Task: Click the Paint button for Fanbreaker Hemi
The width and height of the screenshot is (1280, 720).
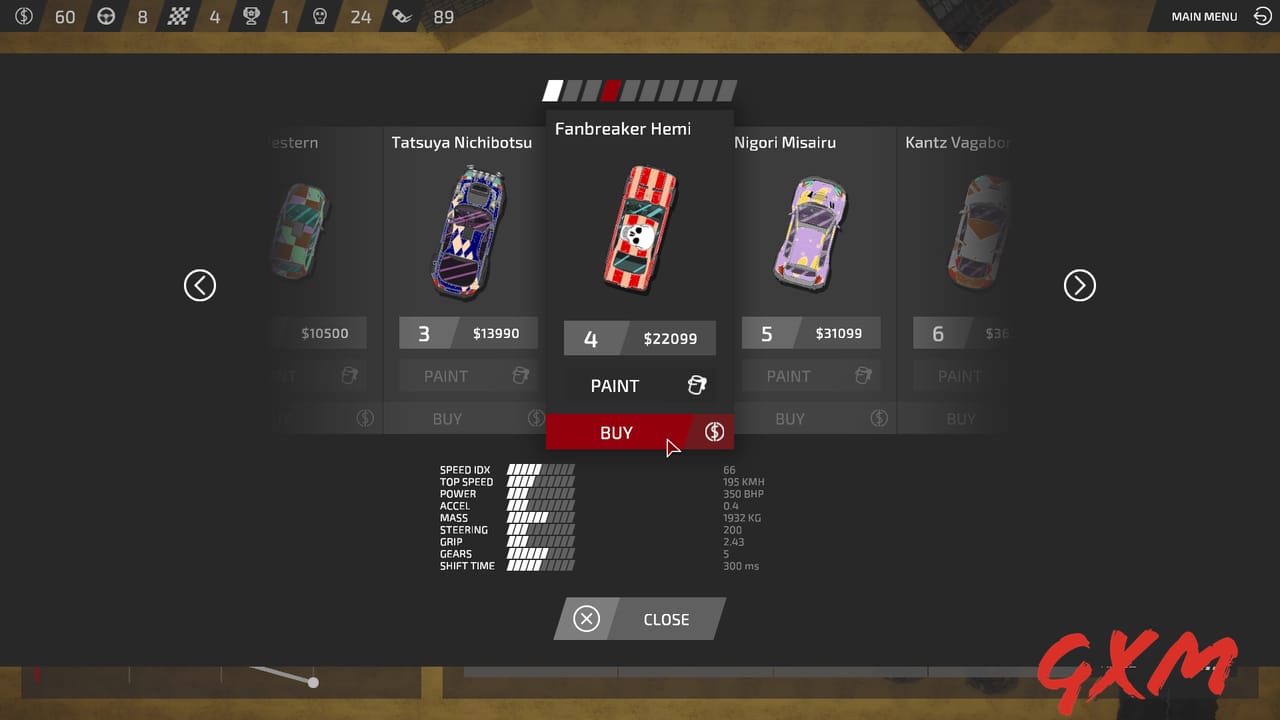Action: [x=614, y=385]
